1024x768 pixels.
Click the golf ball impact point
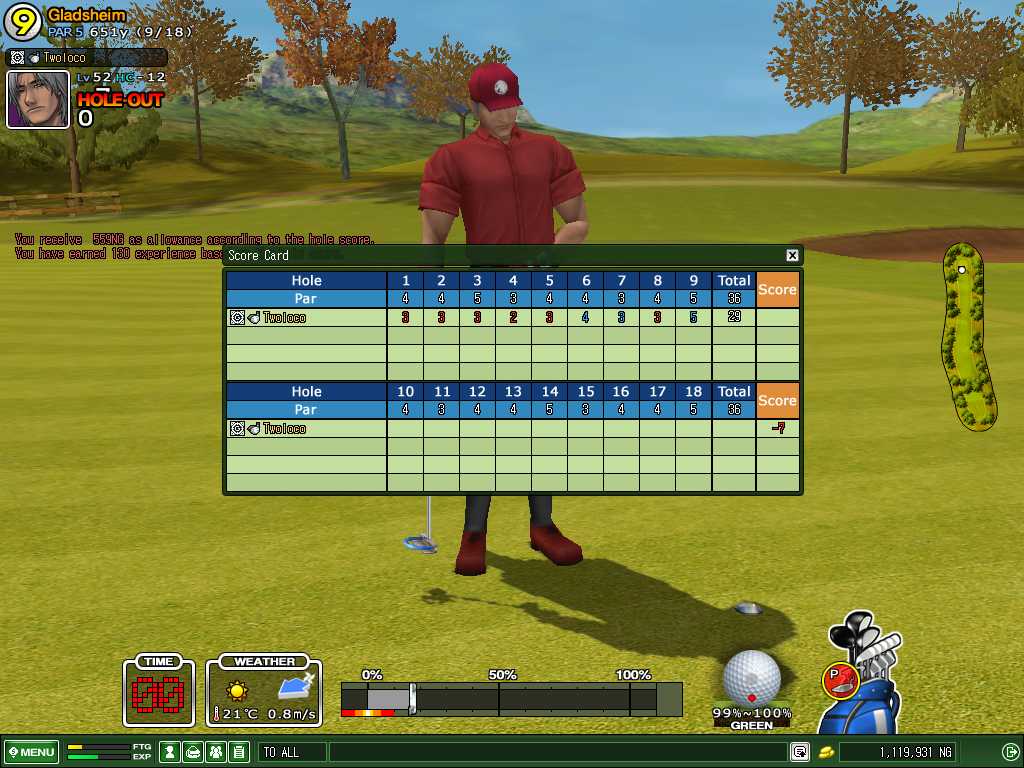(751, 678)
